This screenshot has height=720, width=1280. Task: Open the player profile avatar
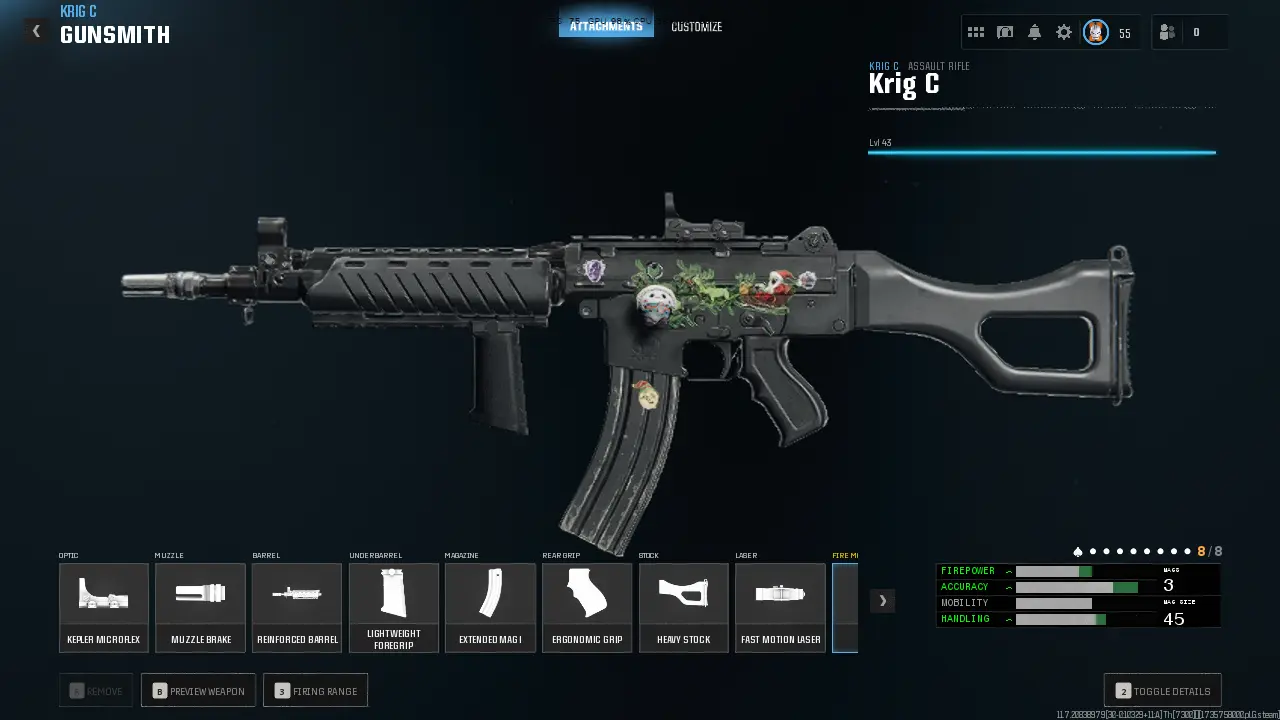point(1096,33)
